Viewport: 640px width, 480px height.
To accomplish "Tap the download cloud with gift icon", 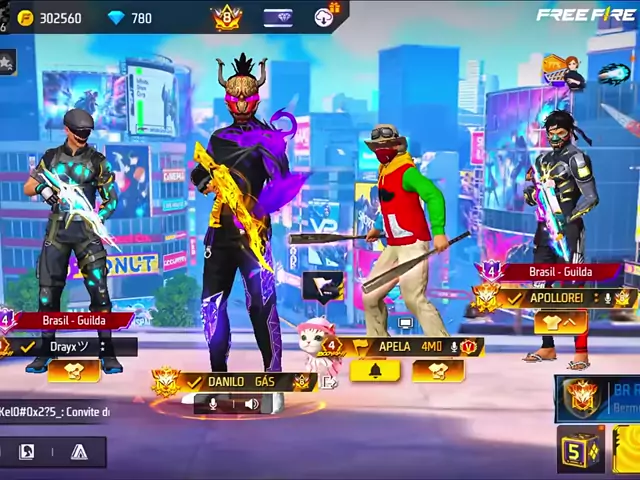I will (326, 16).
